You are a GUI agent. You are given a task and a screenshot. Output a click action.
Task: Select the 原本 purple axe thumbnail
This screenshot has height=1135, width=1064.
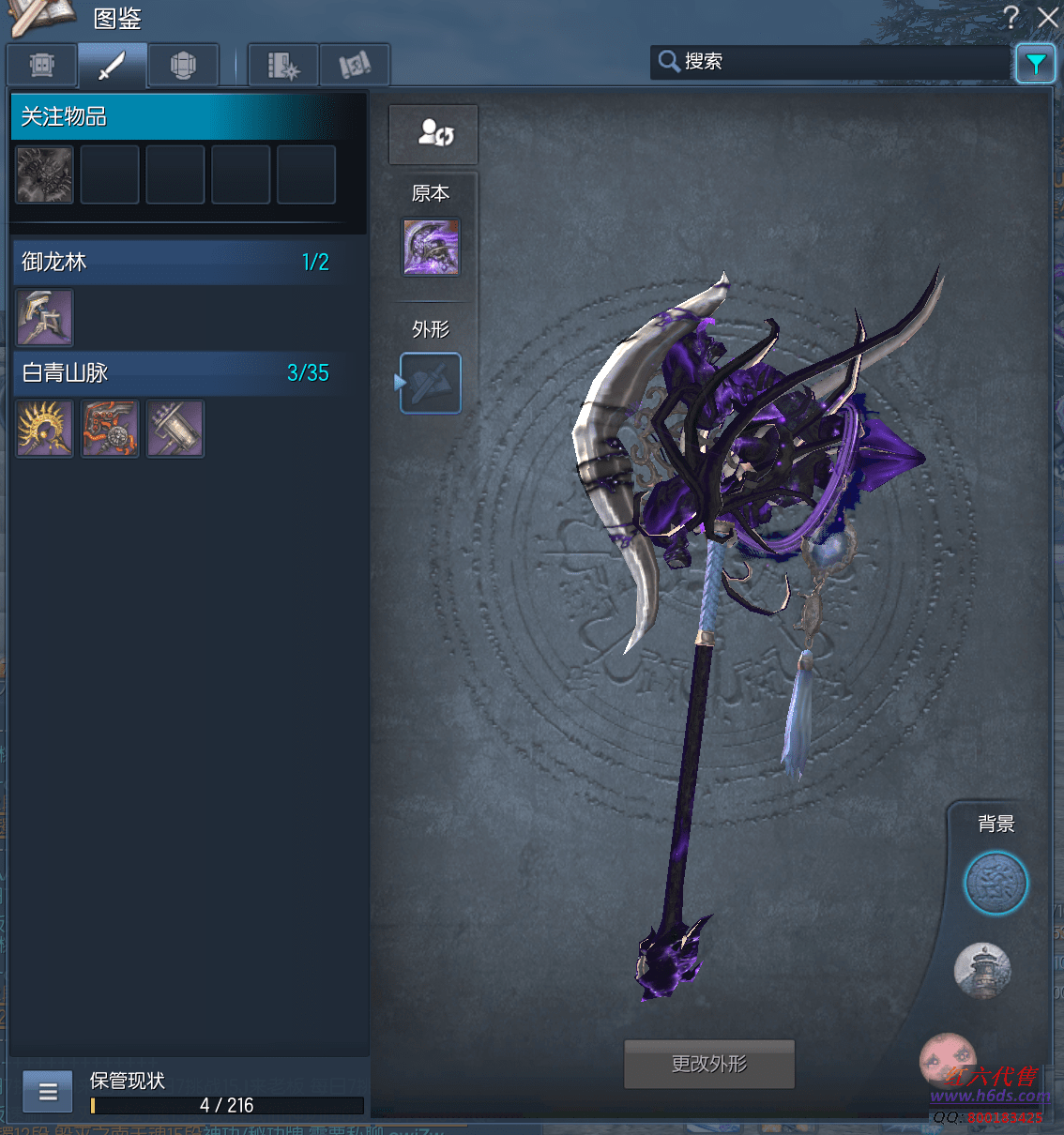click(x=432, y=248)
